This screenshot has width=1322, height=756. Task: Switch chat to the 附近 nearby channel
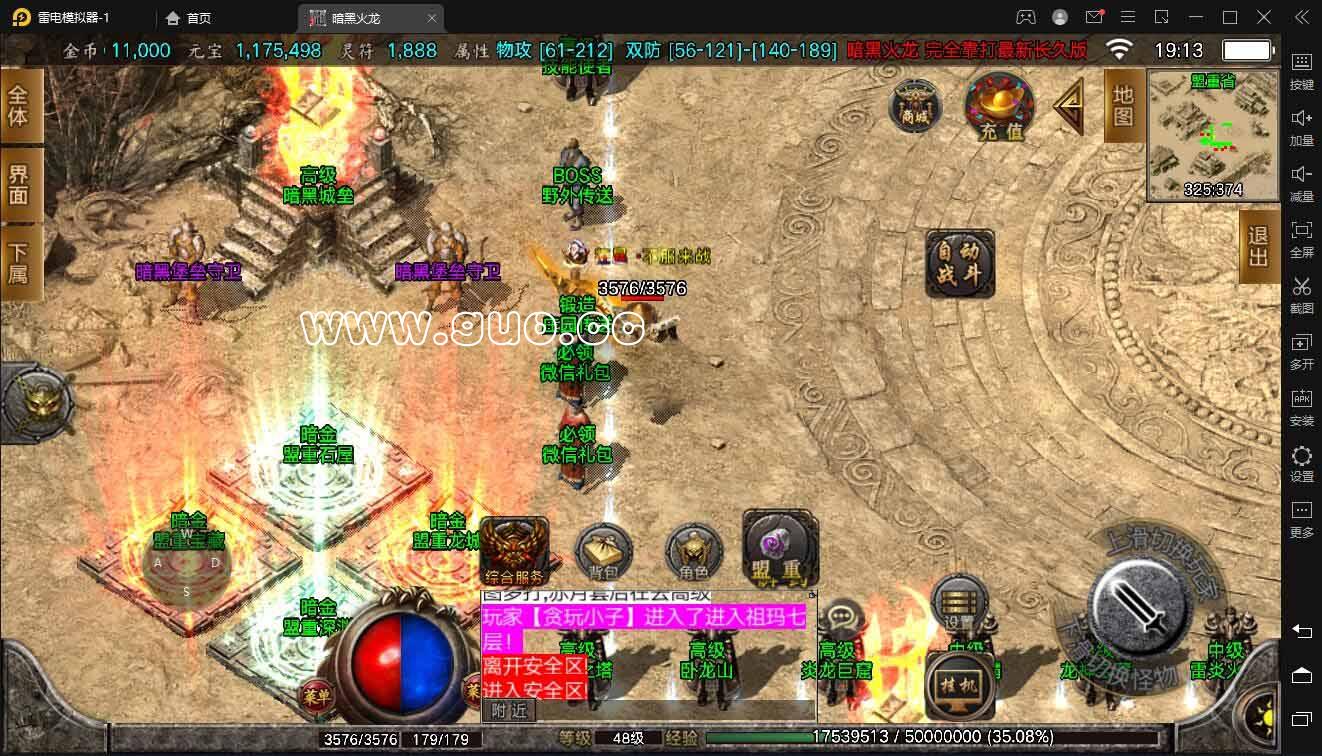(509, 710)
